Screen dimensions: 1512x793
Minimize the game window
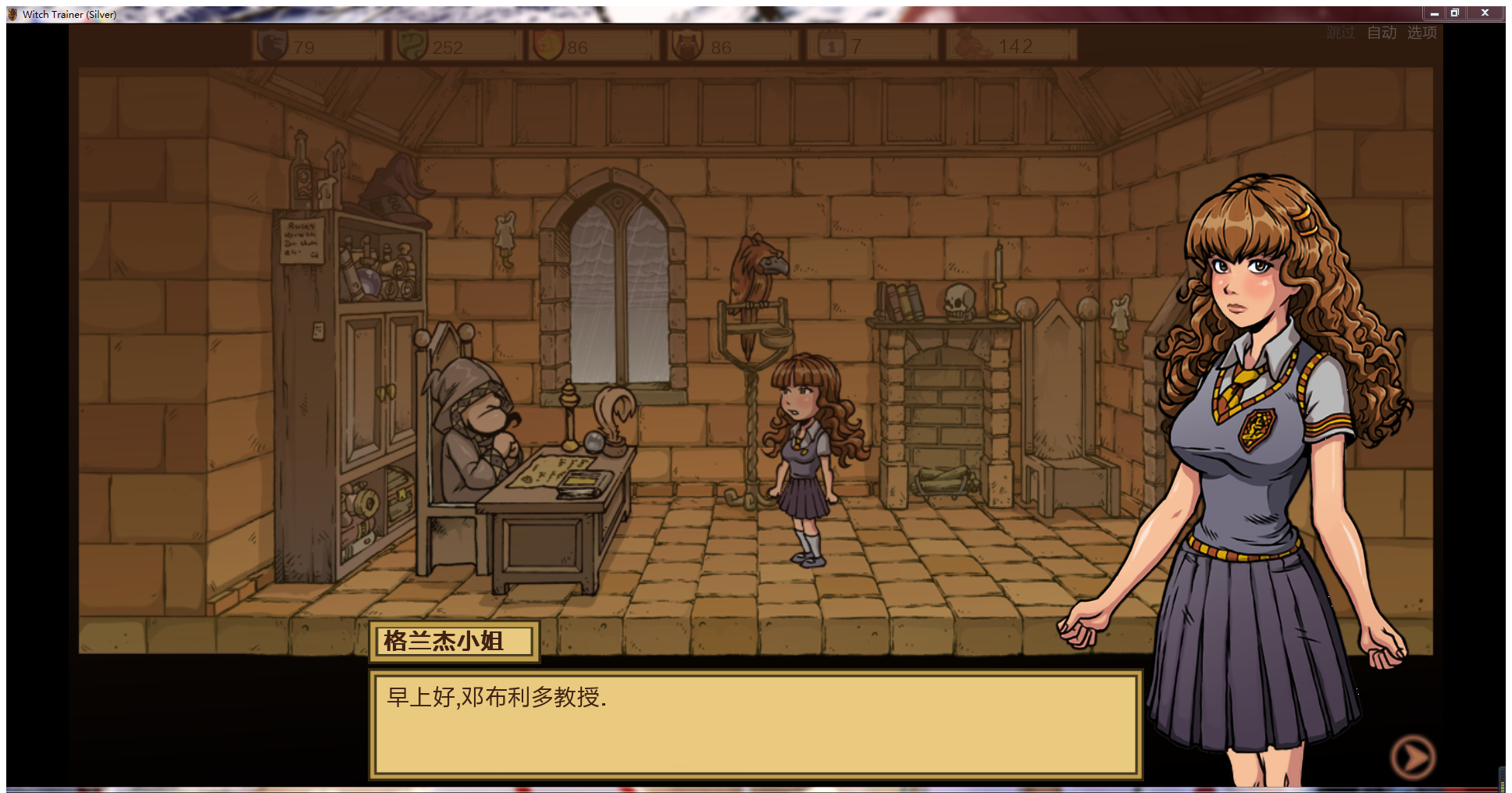point(1434,13)
